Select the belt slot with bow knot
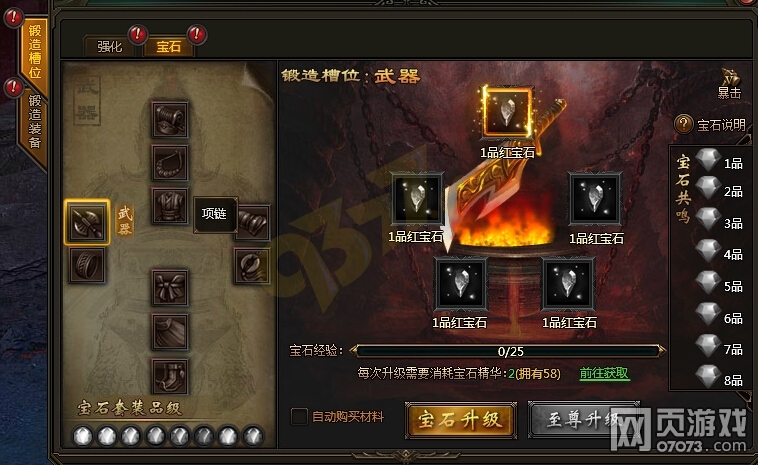 click(x=170, y=288)
